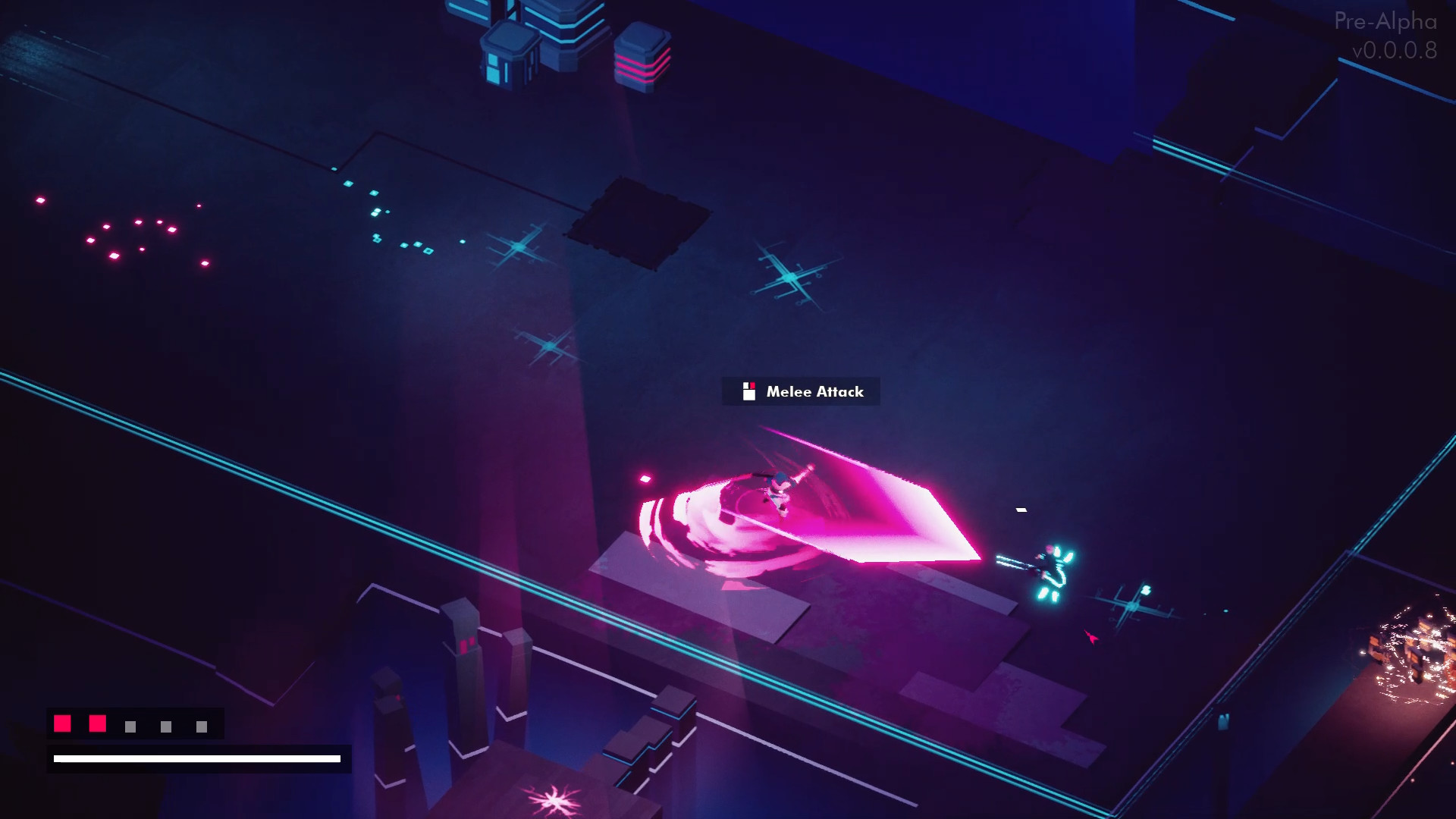The height and width of the screenshot is (819, 1456).
Task: Click the third gray energy pip square
Action: click(x=130, y=725)
